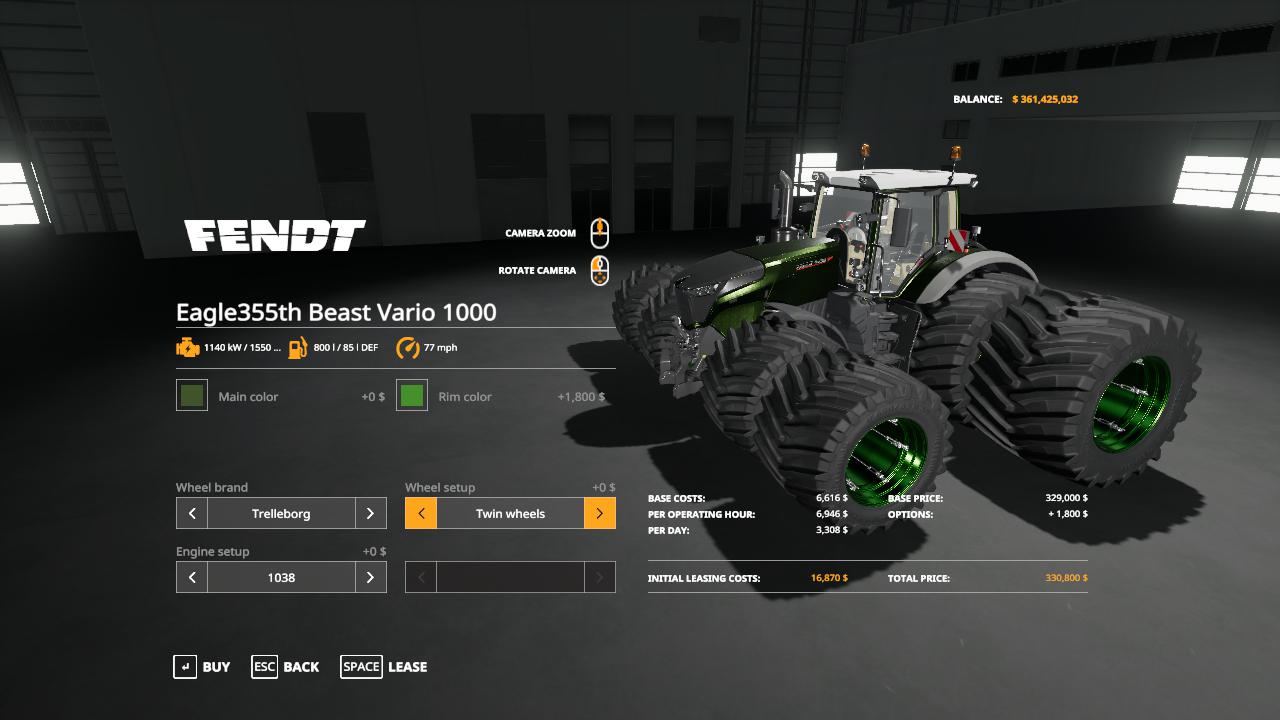The image size is (1280, 720).
Task: Click the speedometer icon showing 77 mph
Action: click(409, 348)
